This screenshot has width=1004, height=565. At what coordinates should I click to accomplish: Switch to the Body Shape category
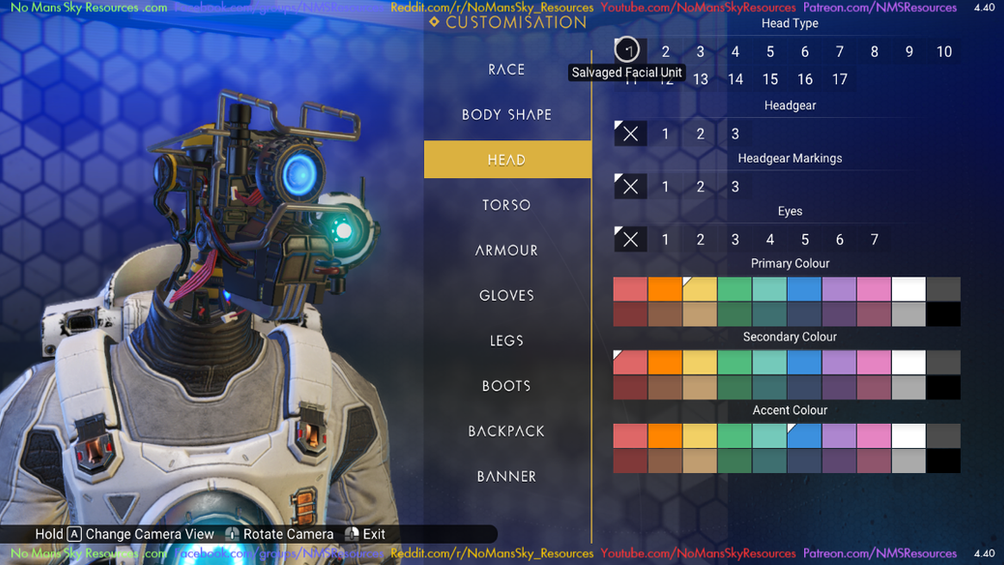507,114
